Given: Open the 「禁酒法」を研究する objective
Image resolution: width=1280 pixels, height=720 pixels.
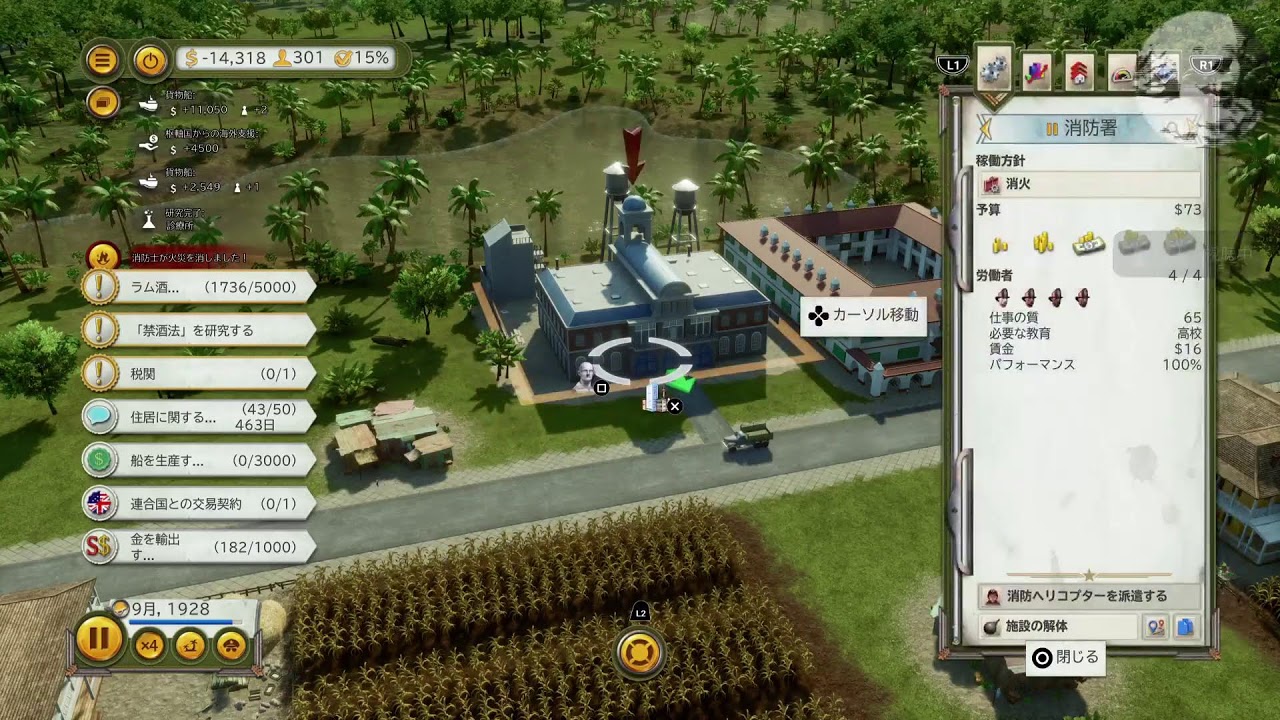Looking at the screenshot, I should click(x=200, y=330).
